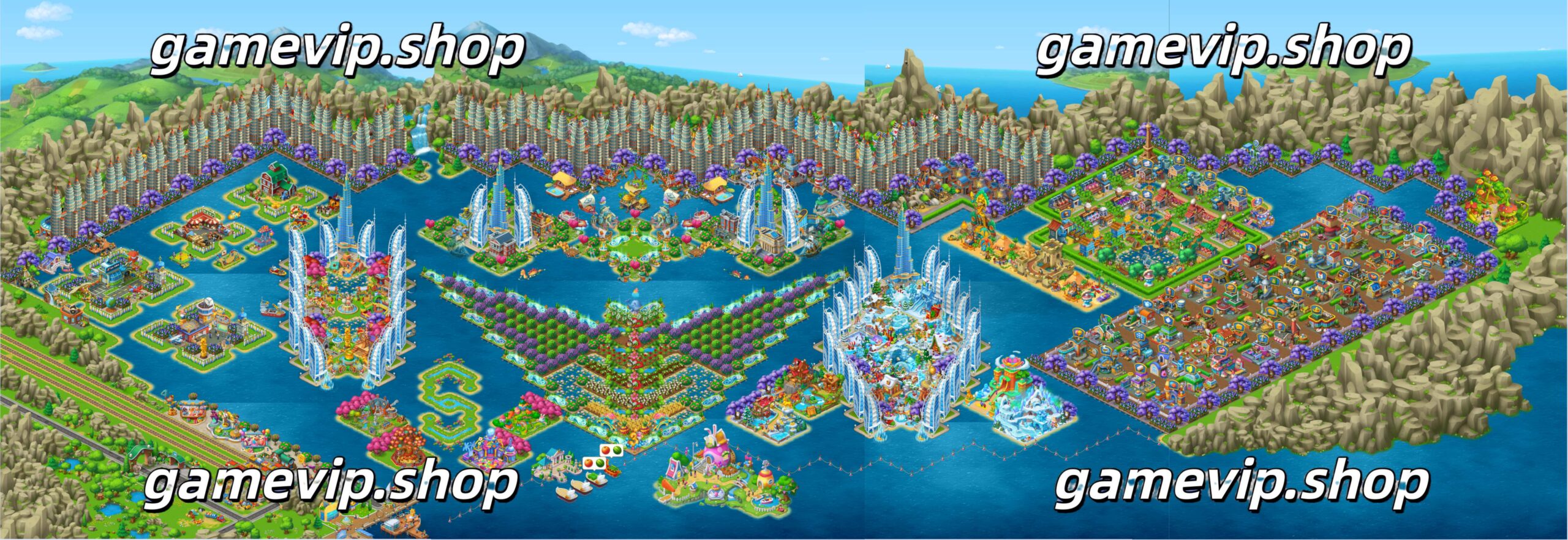Open the fruit bubble above the green-cargo ship
The height and width of the screenshot is (540, 1568).
point(592,463)
